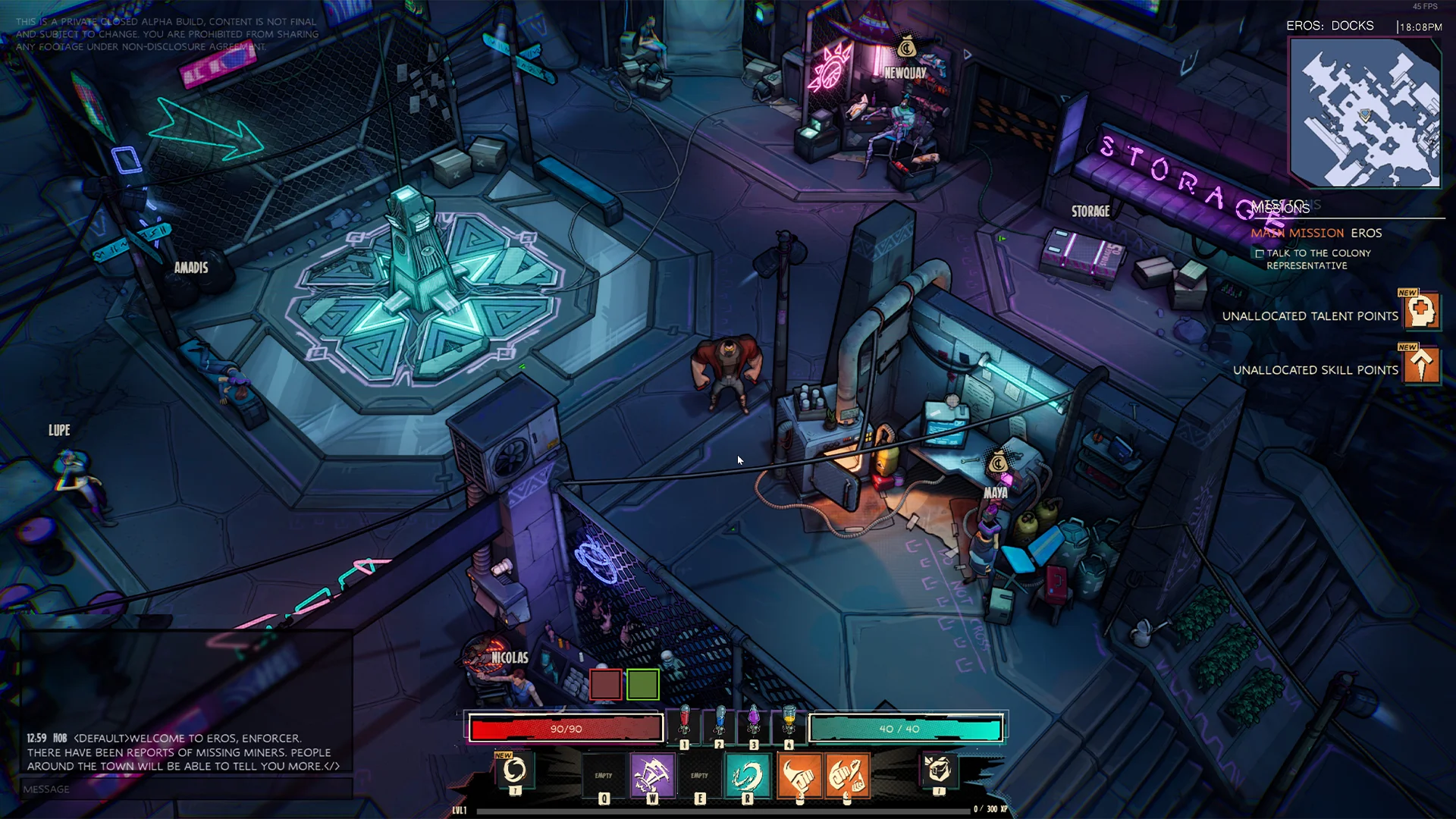1456x819 pixels.
Task: Open the backpack inventory icon
Action: (x=938, y=770)
